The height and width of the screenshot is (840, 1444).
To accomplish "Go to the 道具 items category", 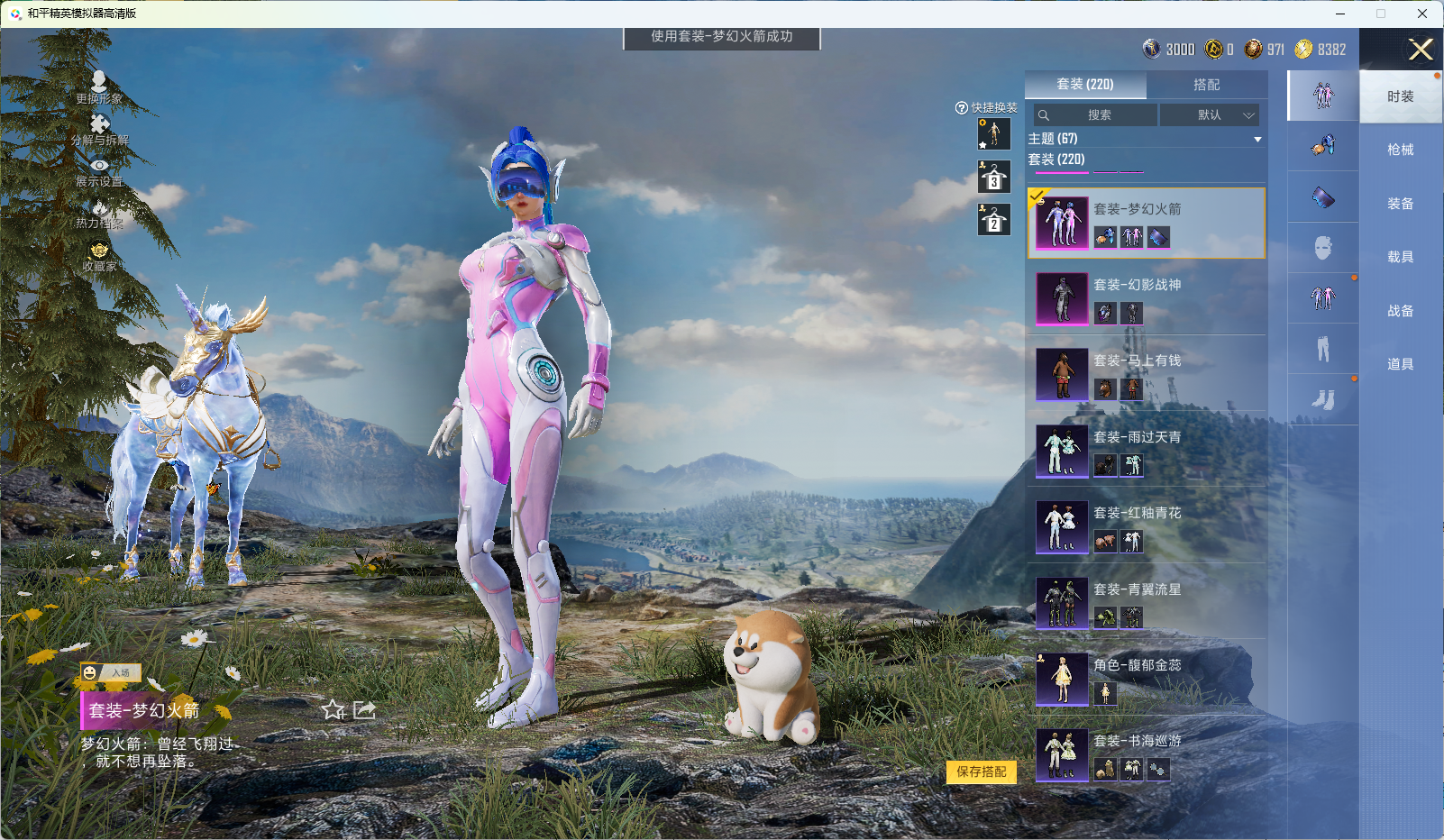I will click(x=1400, y=364).
